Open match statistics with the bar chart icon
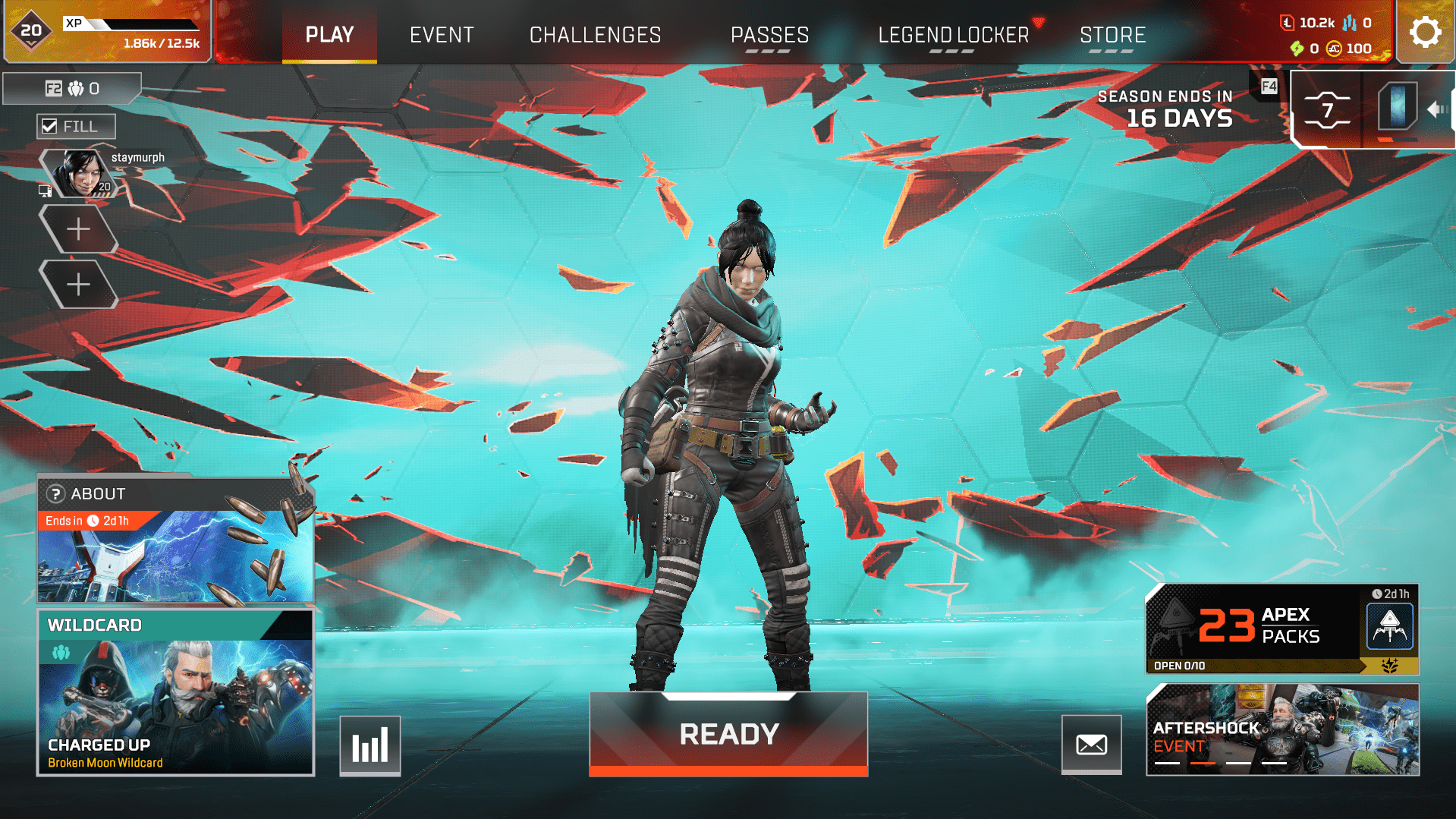1456x819 pixels. pyautogui.click(x=370, y=745)
